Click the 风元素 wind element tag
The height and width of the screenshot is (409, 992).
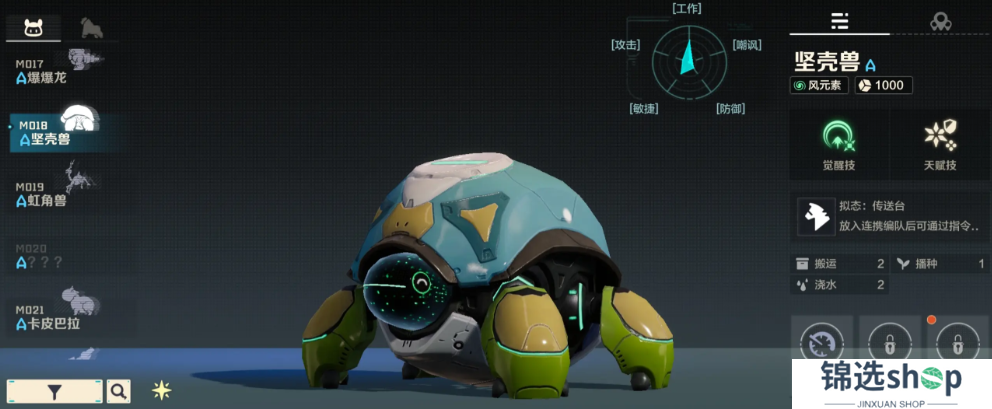tap(819, 85)
